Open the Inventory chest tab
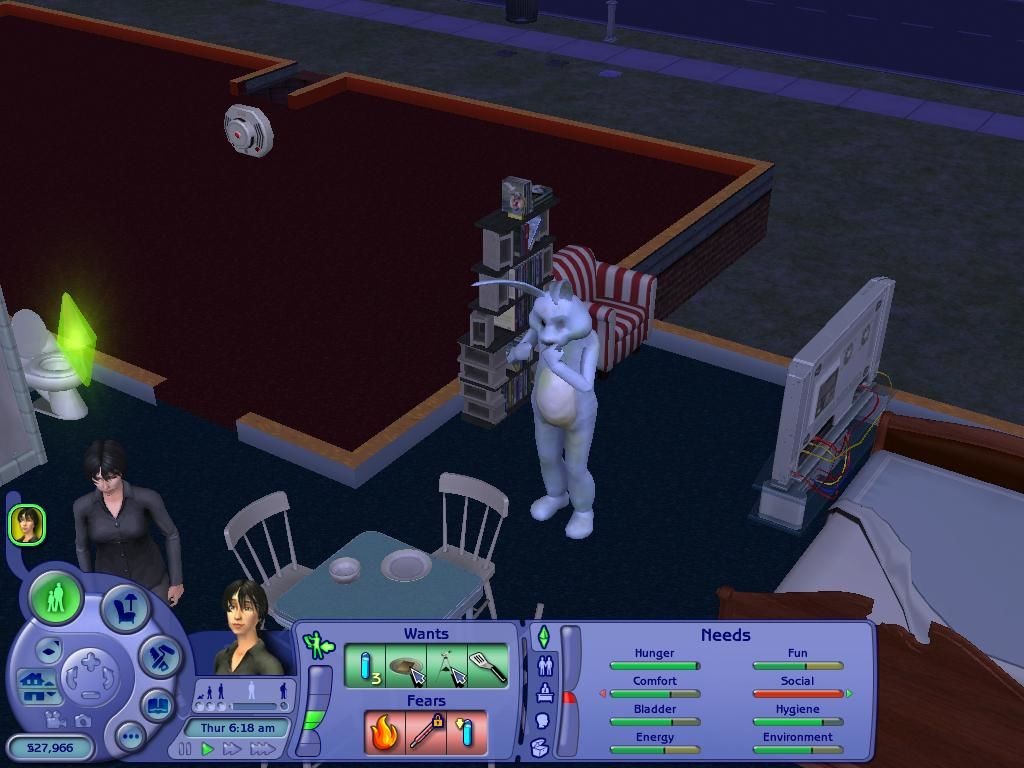This screenshot has width=1024, height=768. click(x=540, y=746)
